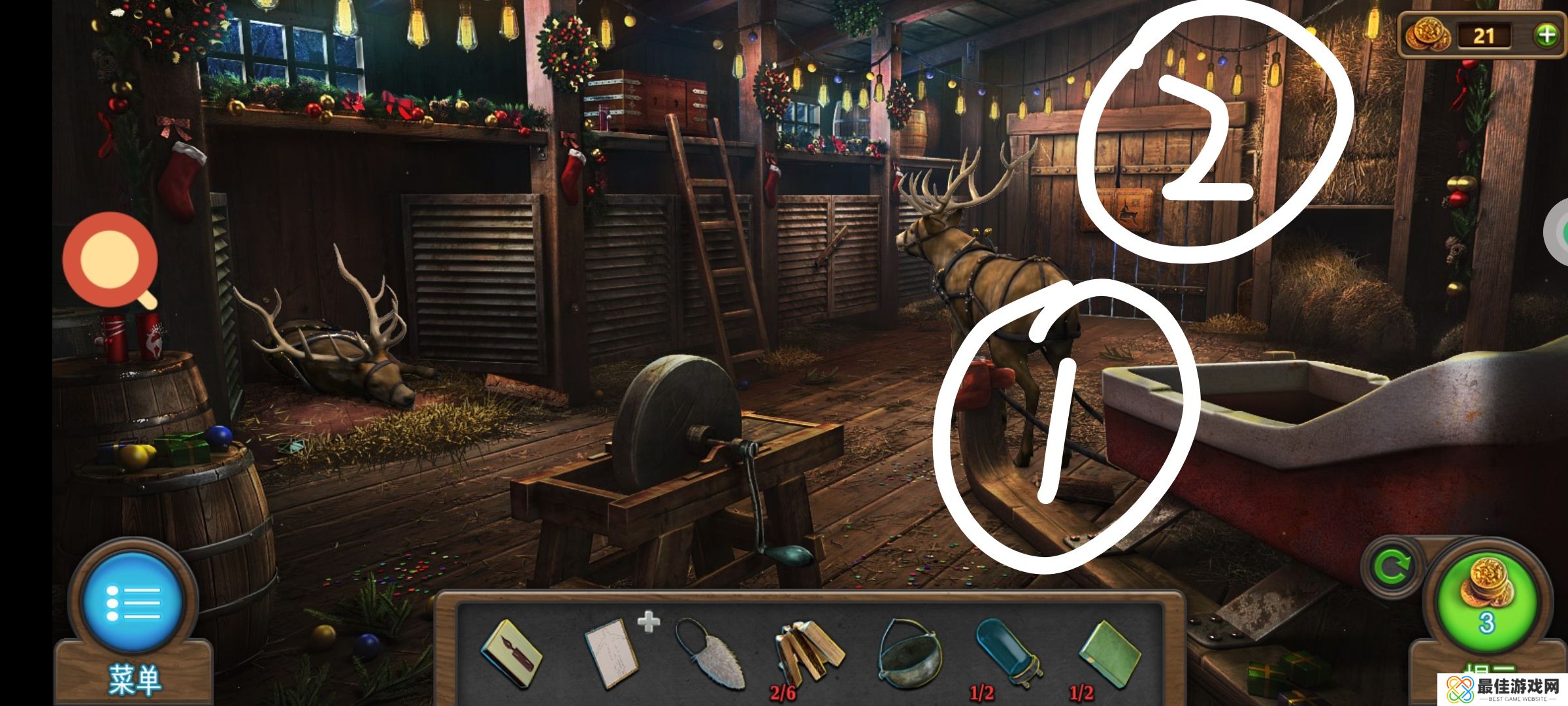Select the fur pouch inventory item
This screenshot has width=1568, height=706.
(708, 654)
